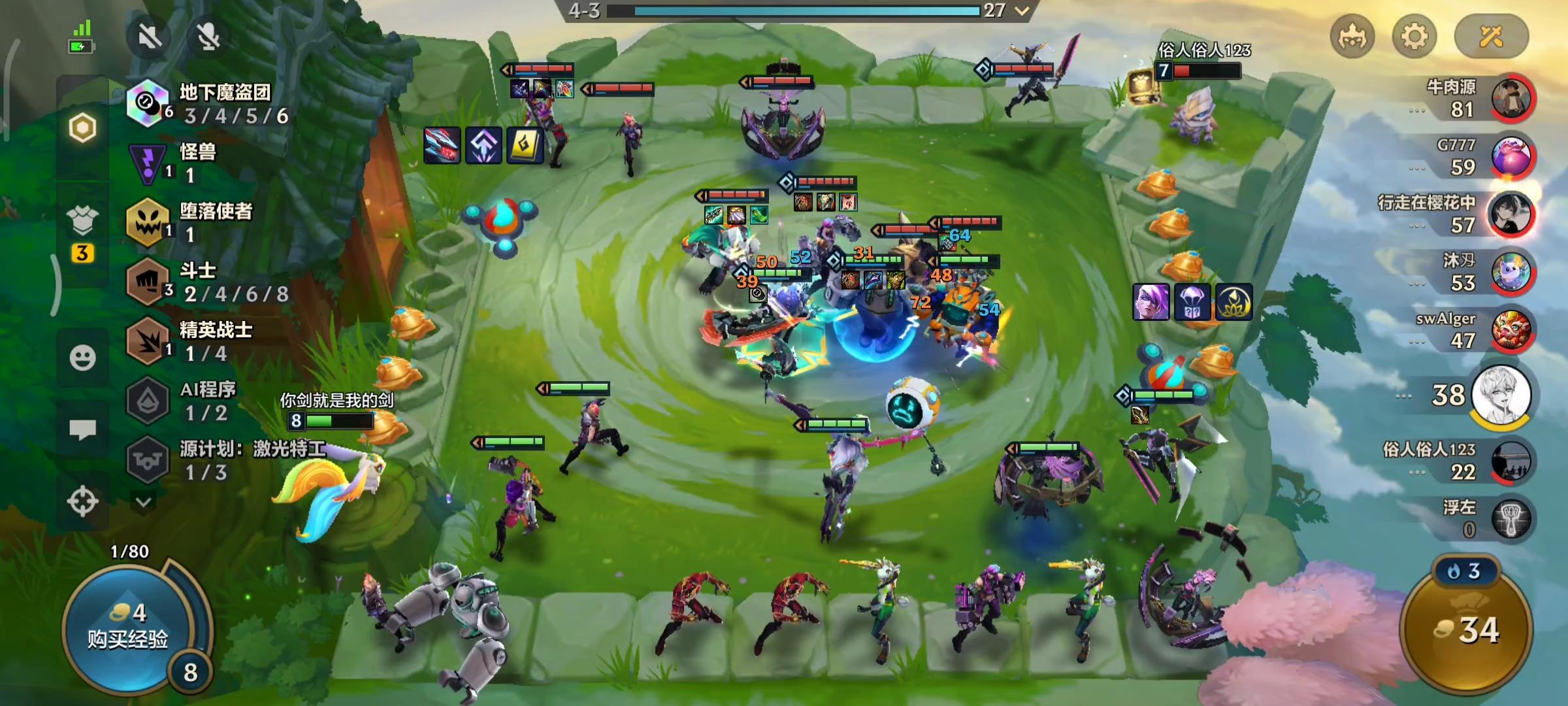The image size is (1568, 706).
Task: View player 牛肉源's board
Action: 1511,98
